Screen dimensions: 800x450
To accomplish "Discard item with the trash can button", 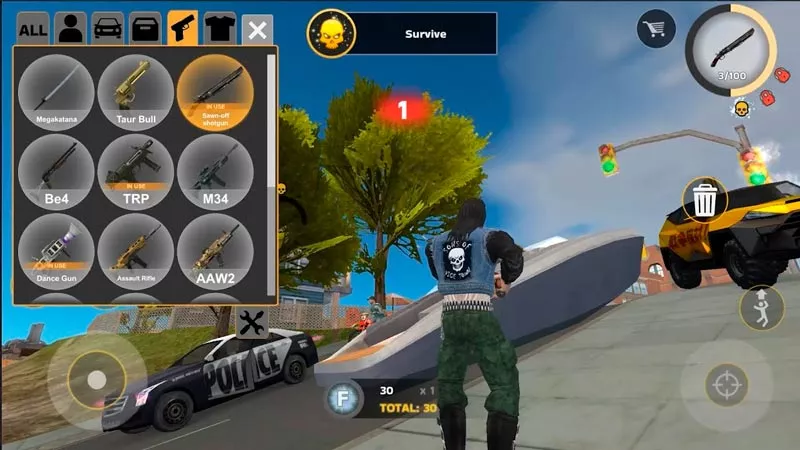I will click(705, 201).
